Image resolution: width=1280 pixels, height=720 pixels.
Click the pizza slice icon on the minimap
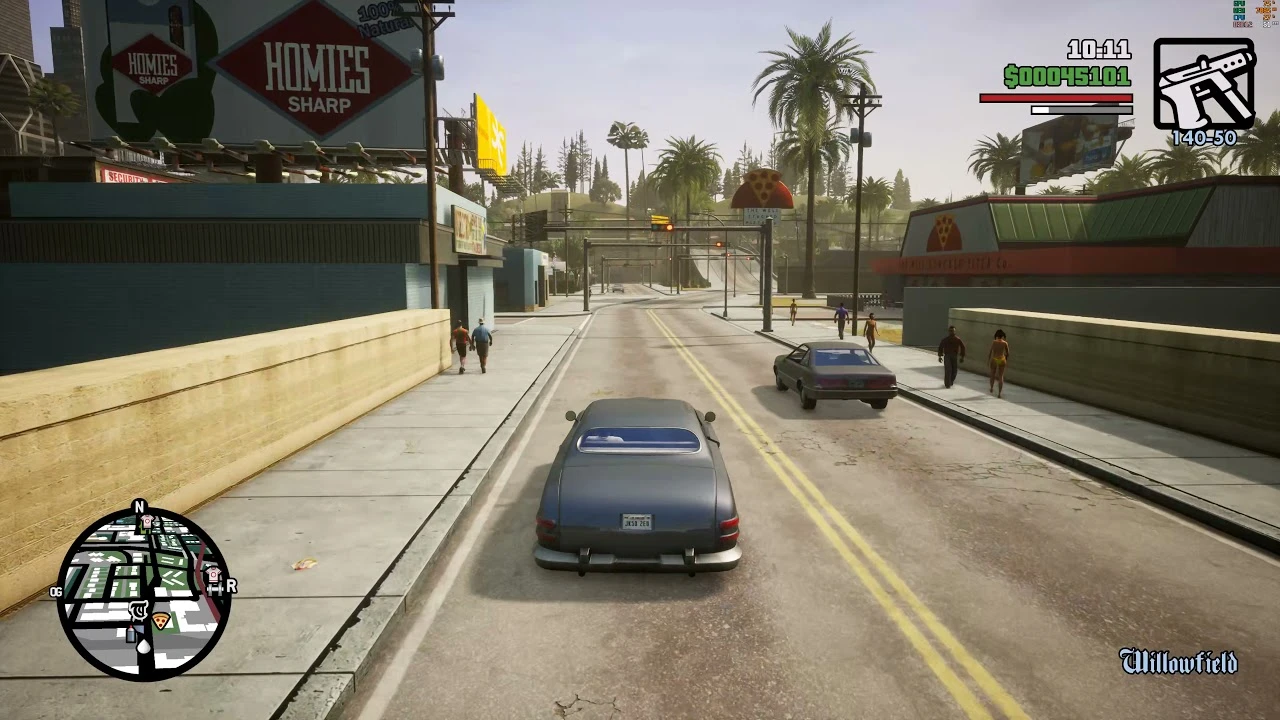161,620
